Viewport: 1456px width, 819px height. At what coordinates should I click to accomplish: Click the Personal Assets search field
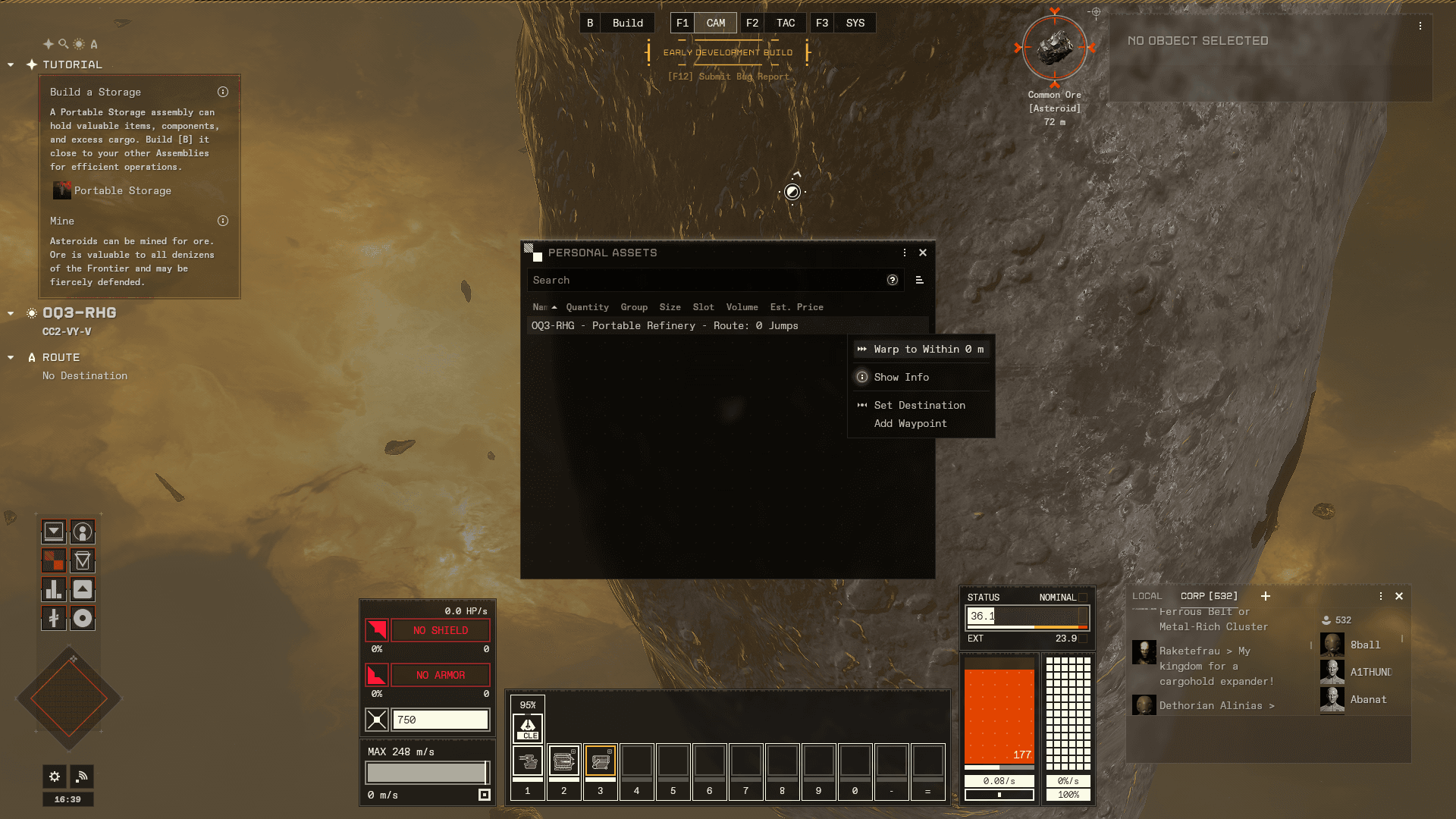tap(705, 280)
